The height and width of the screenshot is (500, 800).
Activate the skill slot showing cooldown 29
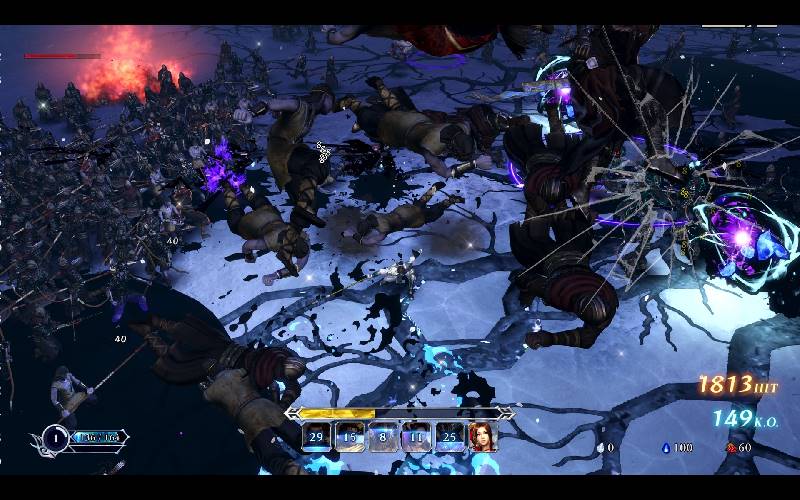tap(317, 437)
